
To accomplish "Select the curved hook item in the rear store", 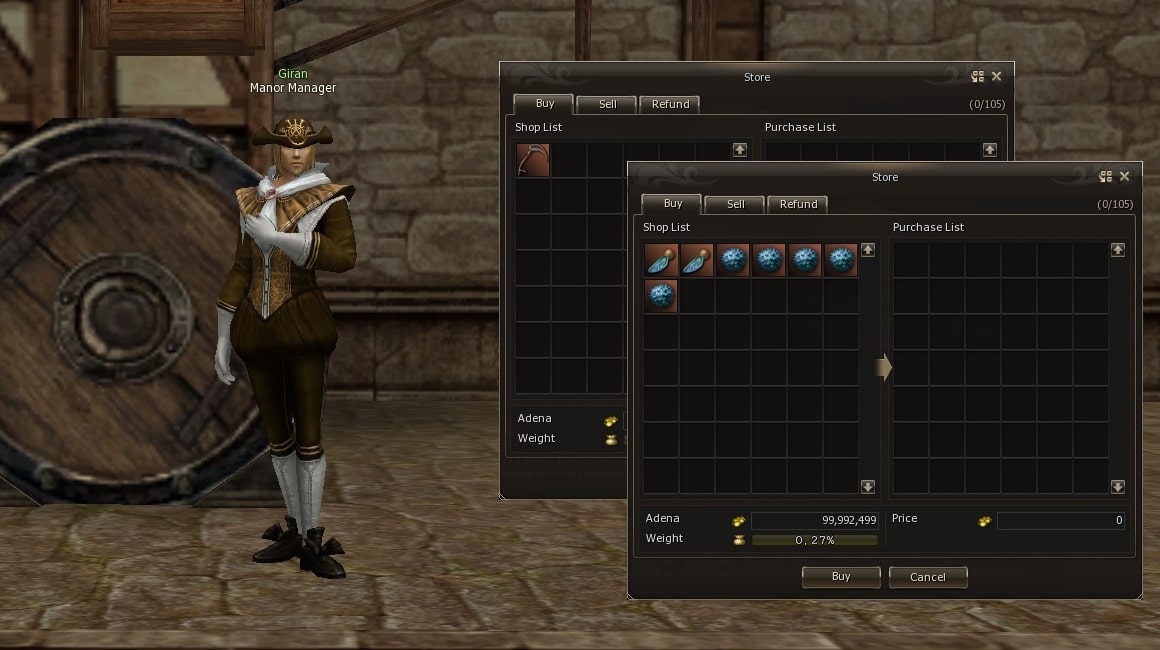I will pyautogui.click(x=533, y=161).
